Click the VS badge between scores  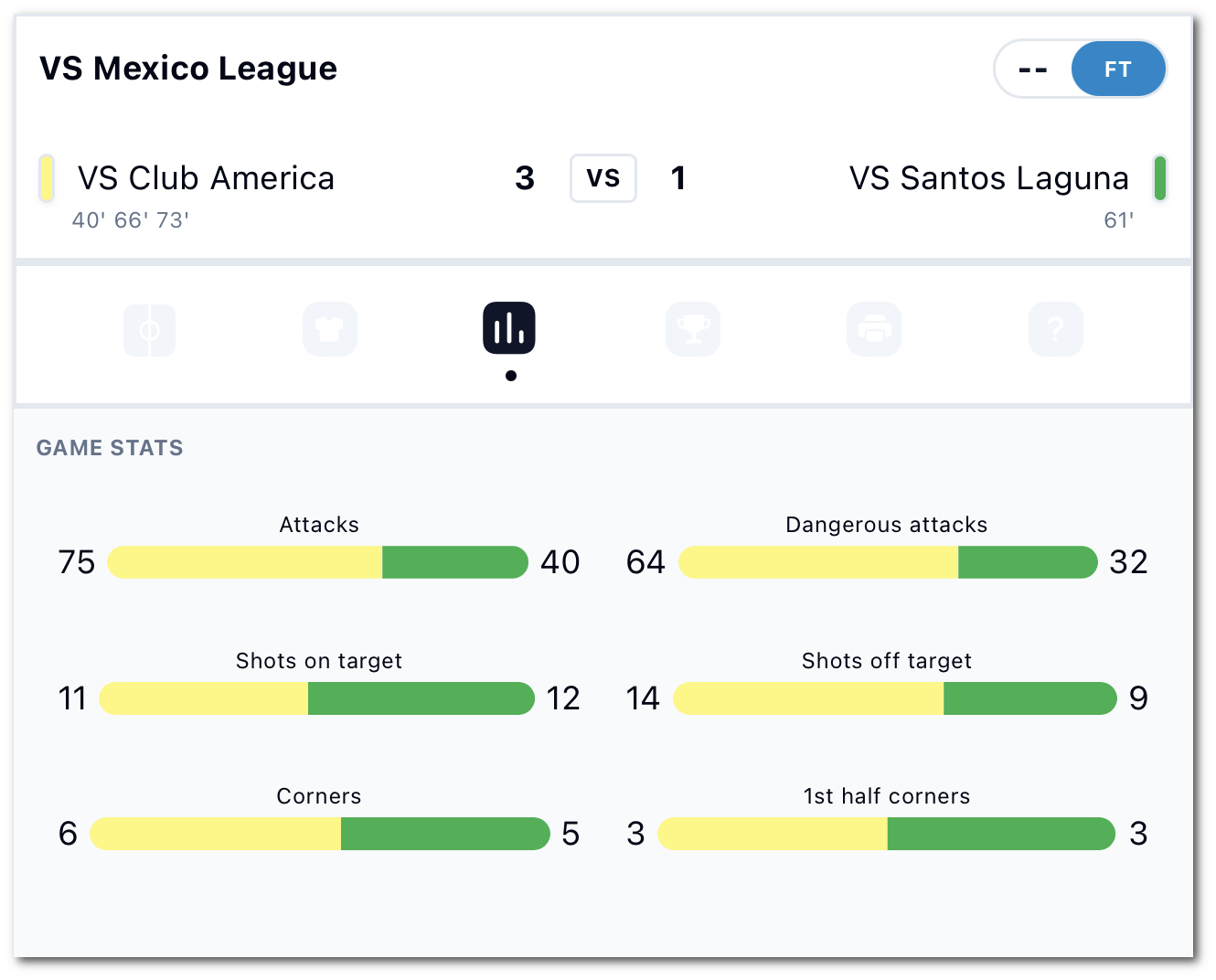click(603, 179)
